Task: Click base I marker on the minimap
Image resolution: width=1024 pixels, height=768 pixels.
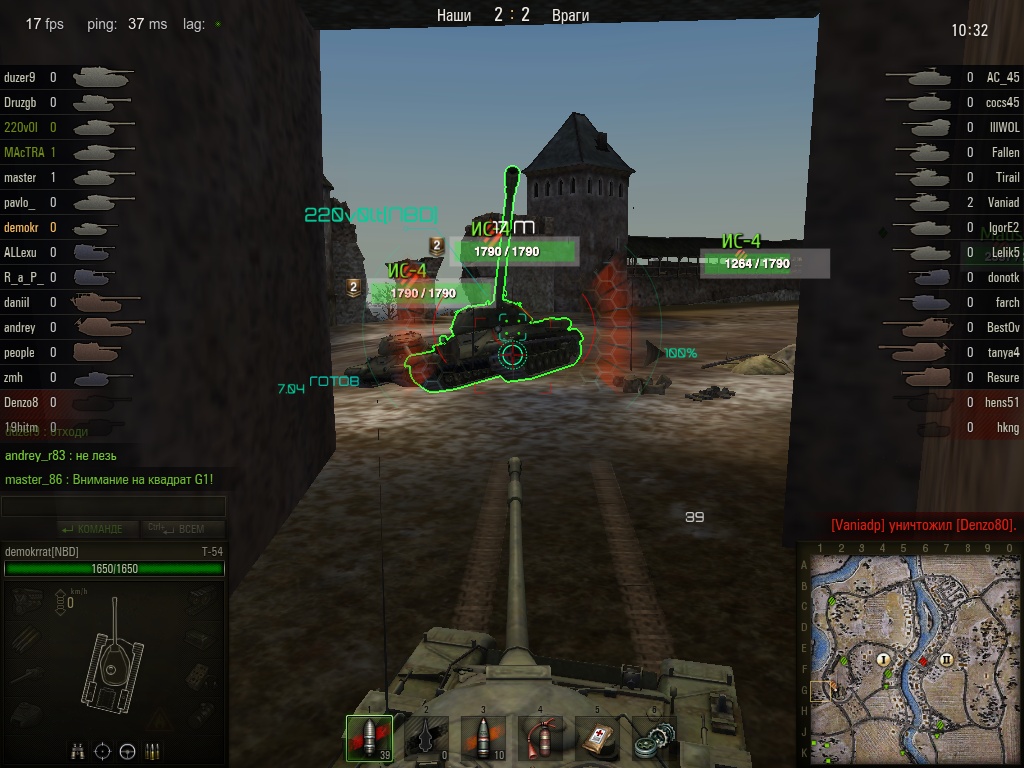Action: tap(883, 659)
